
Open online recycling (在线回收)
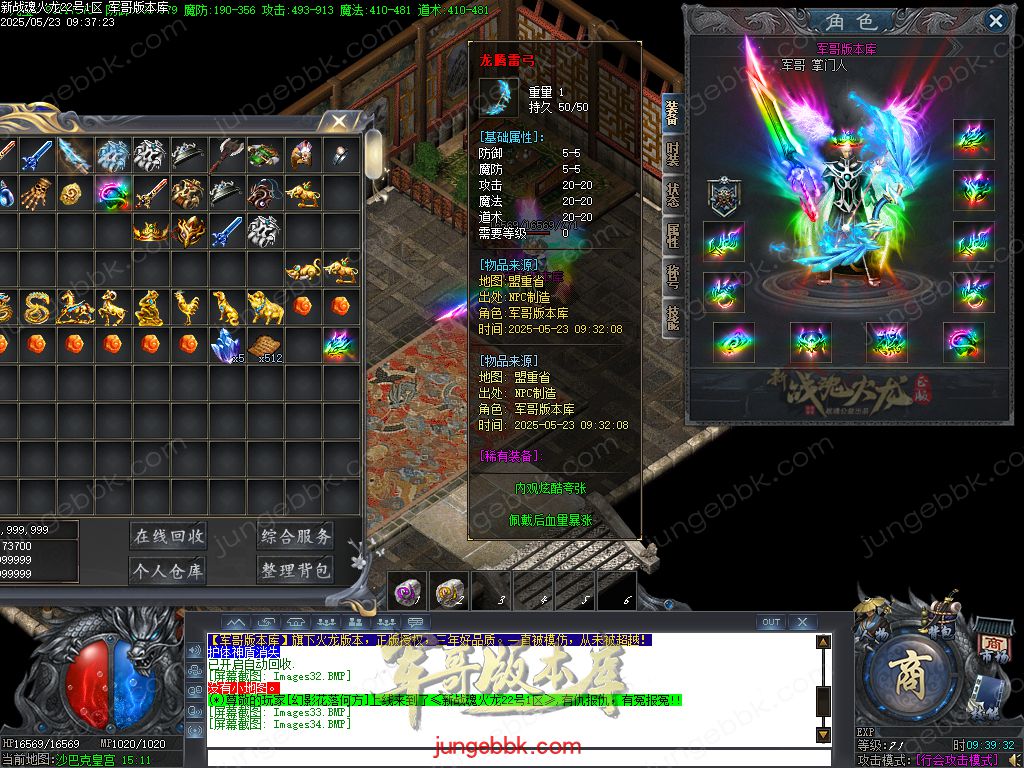click(x=168, y=536)
